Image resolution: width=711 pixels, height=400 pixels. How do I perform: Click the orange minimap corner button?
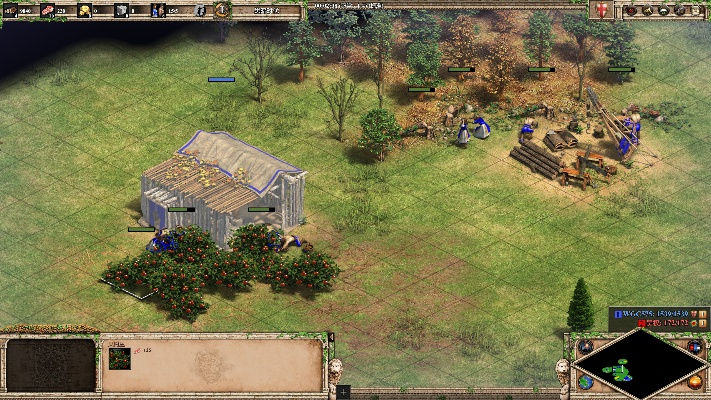tap(695, 381)
